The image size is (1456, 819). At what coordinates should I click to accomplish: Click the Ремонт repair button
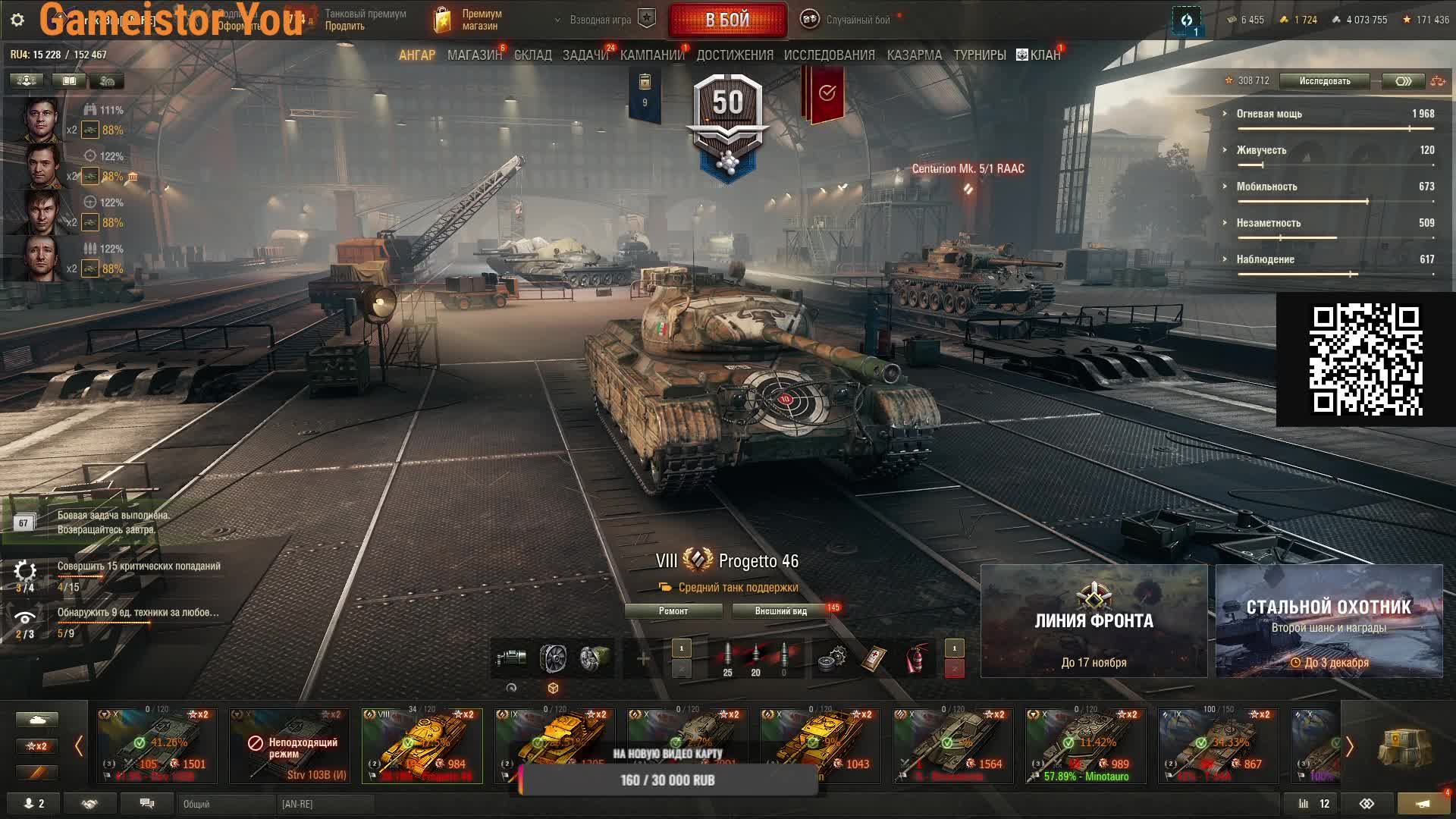coord(673,611)
